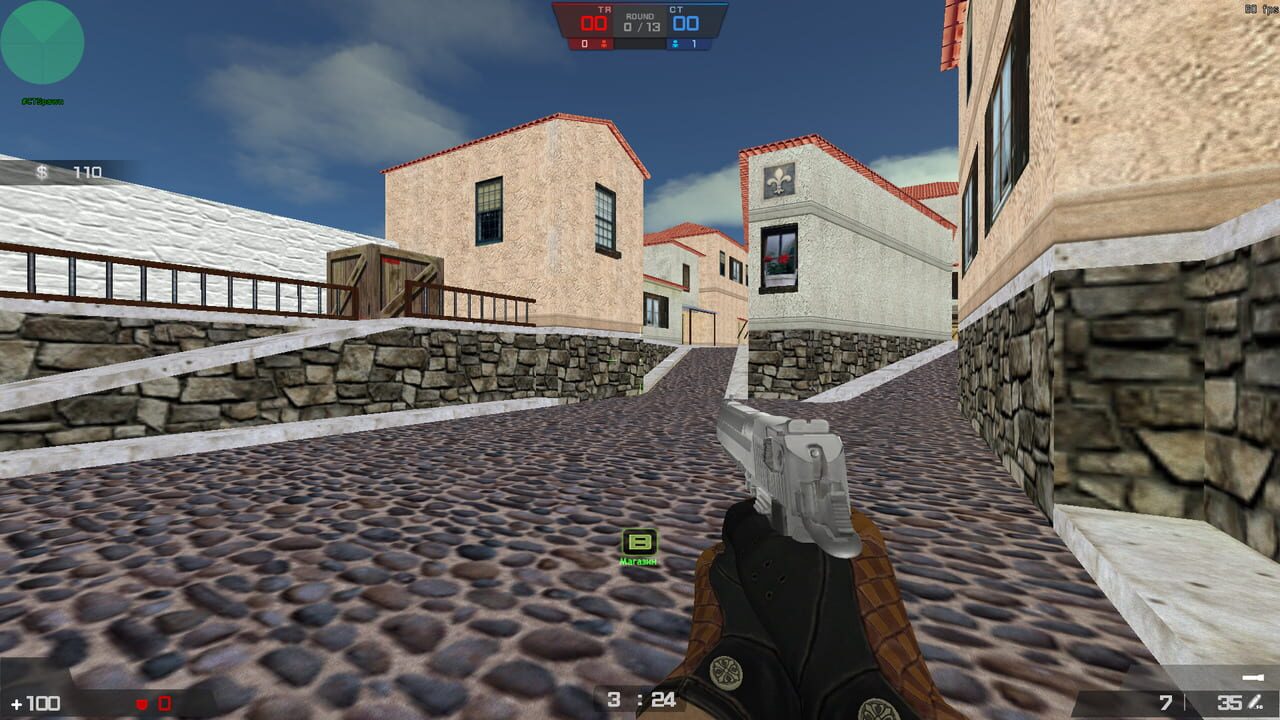Click the CT player count showing 1
Viewport: 1280px width, 720px height.
(693, 45)
